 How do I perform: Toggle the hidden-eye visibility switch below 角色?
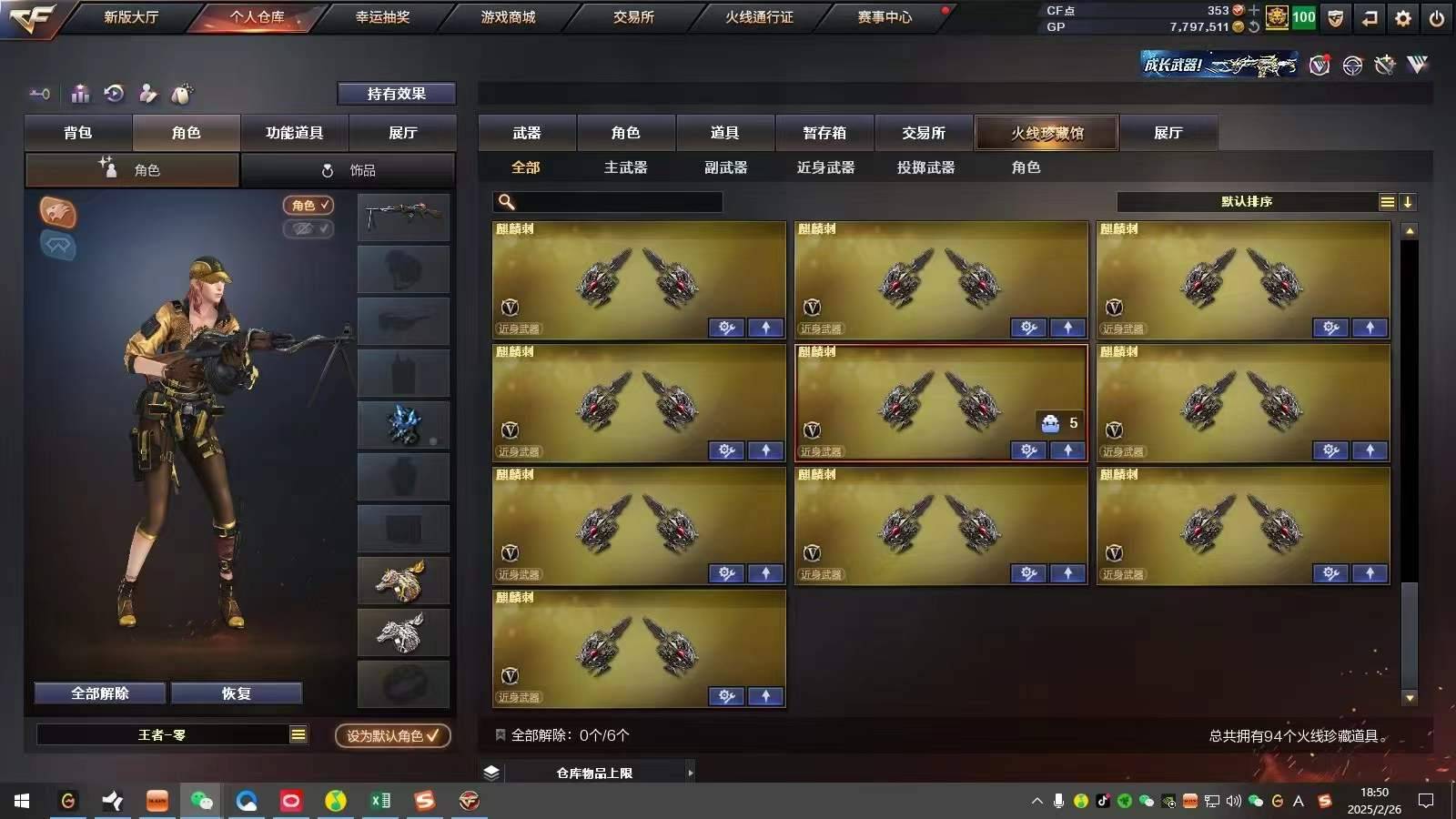(308, 229)
